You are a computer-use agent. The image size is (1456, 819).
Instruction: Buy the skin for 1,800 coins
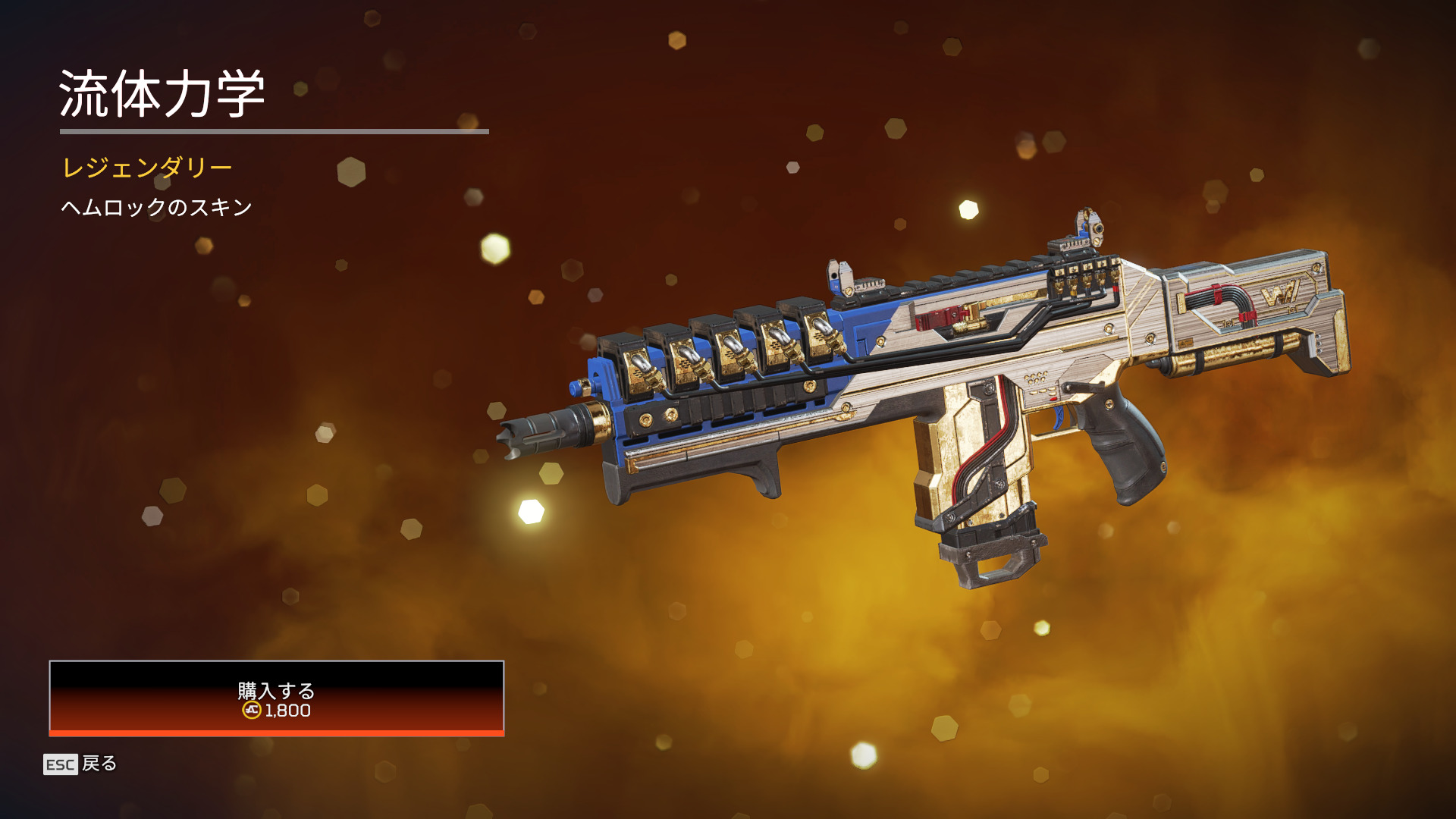tap(276, 698)
